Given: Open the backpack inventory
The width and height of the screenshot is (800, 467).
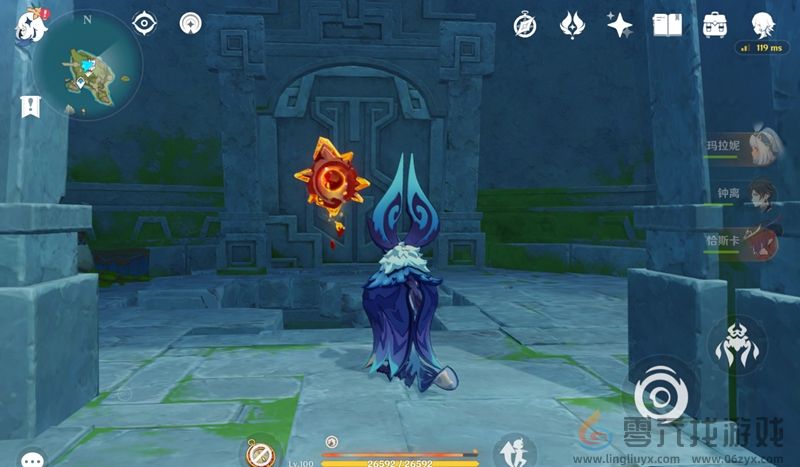Looking at the screenshot, I should (x=714, y=25).
